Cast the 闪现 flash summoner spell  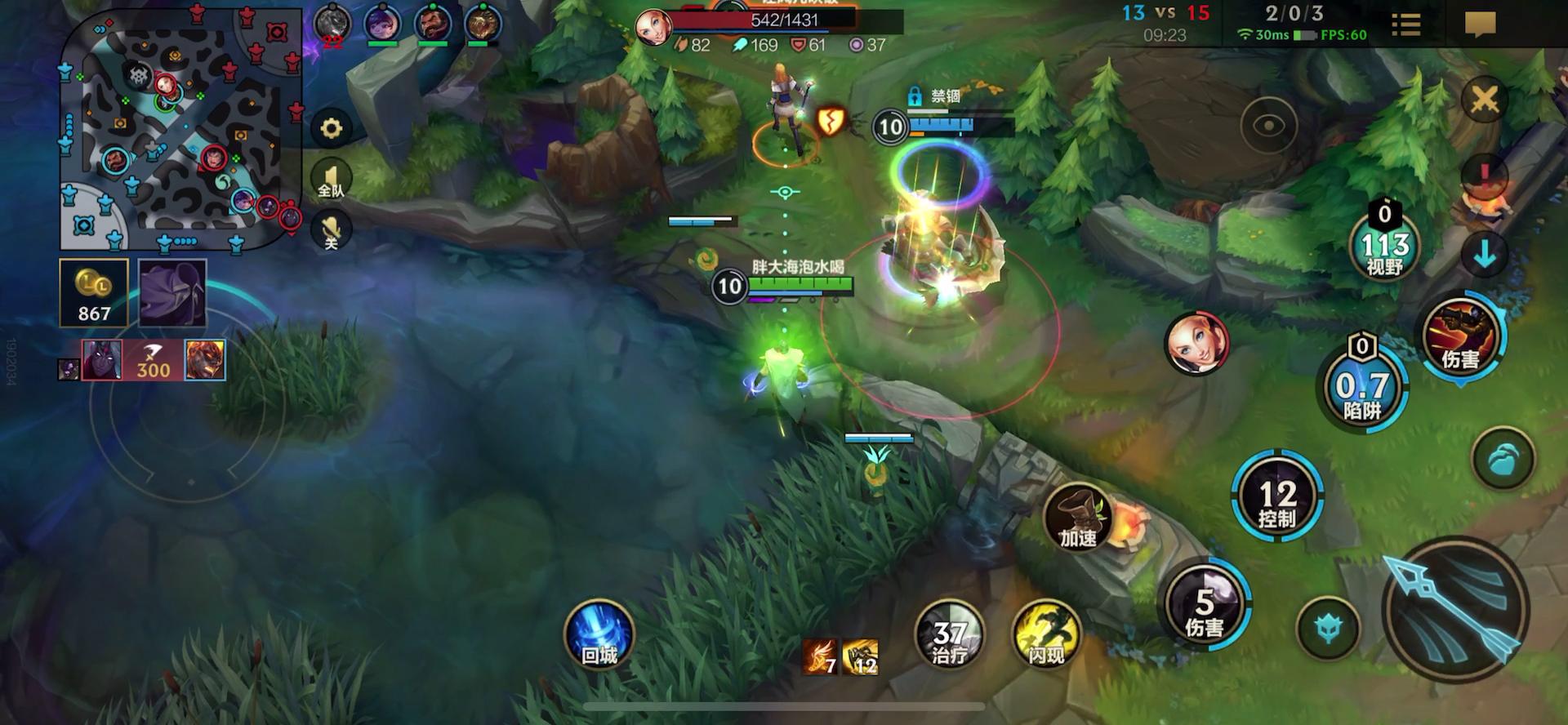point(1046,637)
